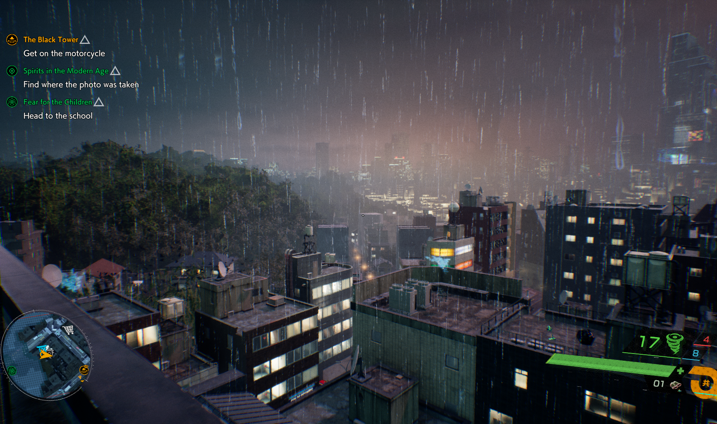Screen dimensions: 717x424
Task: Open the circular minimap
Action: click(x=46, y=353)
